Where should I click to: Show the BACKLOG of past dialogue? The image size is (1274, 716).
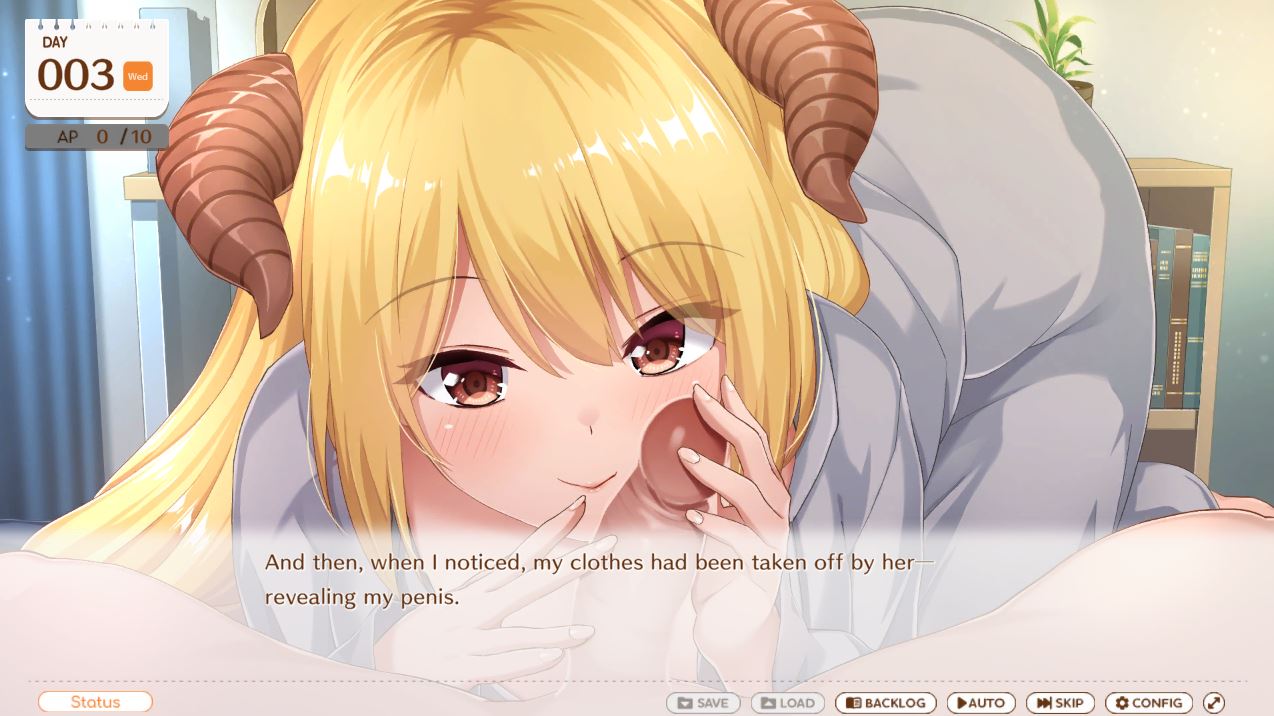point(886,703)
